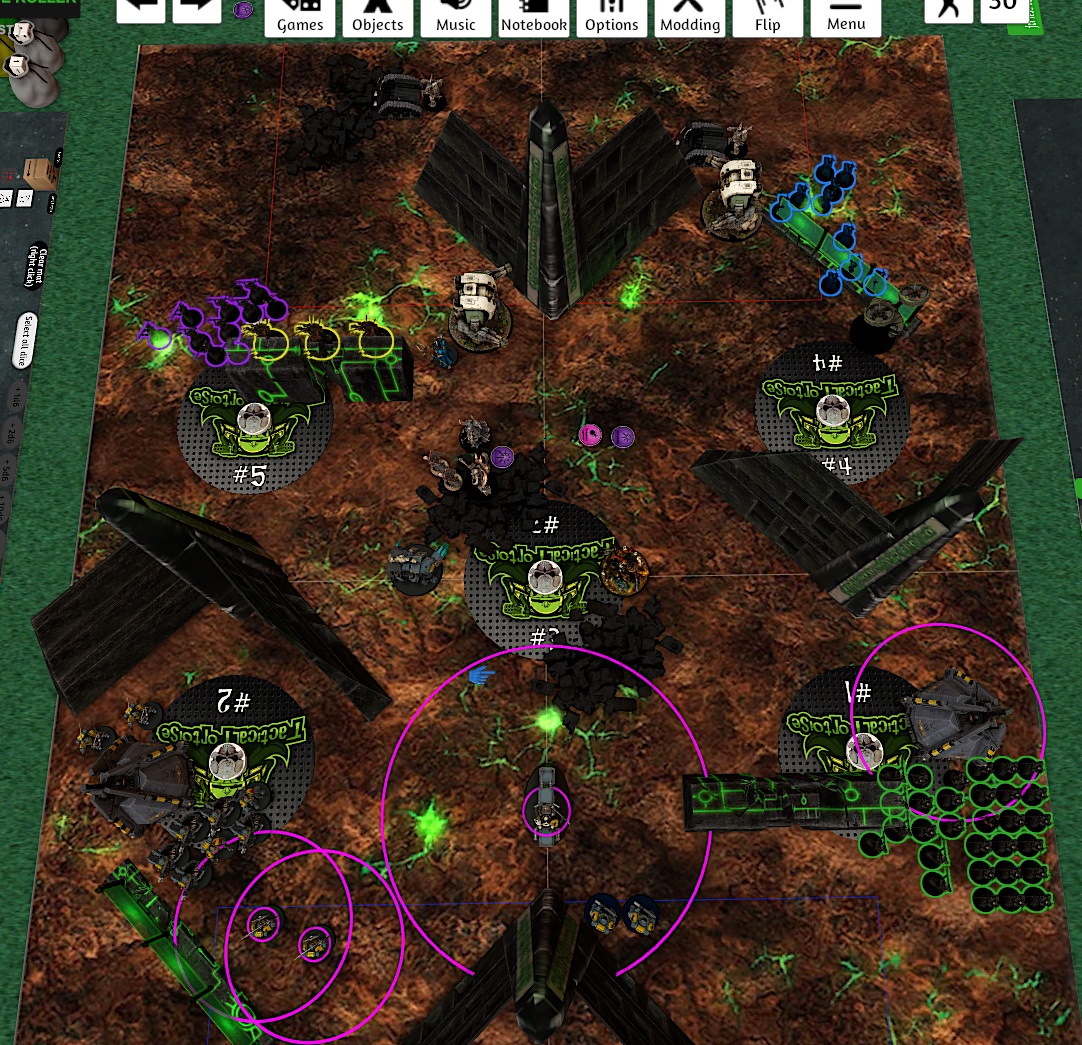Screen dimensions: 1082x1045
Task: Click the right arrow redo button
Action: pos(197,10)
